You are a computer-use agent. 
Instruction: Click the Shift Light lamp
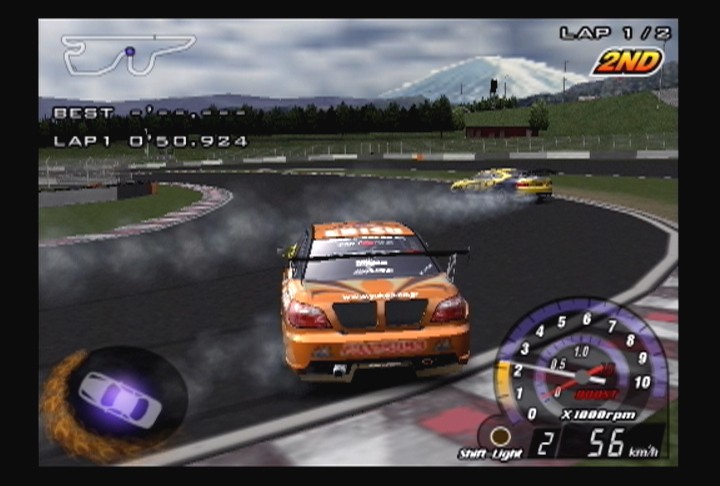[x=499, y=436]
